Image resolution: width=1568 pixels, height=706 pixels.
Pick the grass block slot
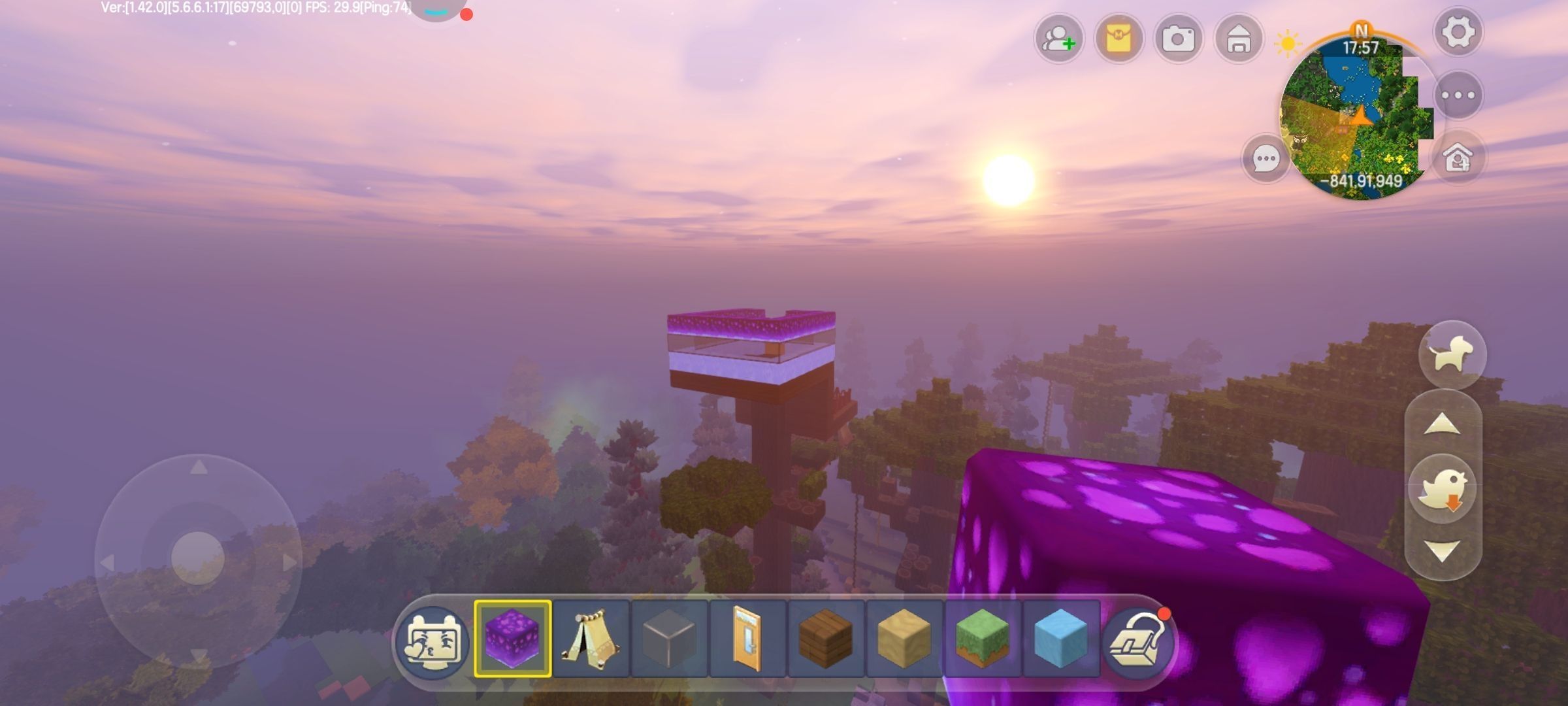pos(982,639)
